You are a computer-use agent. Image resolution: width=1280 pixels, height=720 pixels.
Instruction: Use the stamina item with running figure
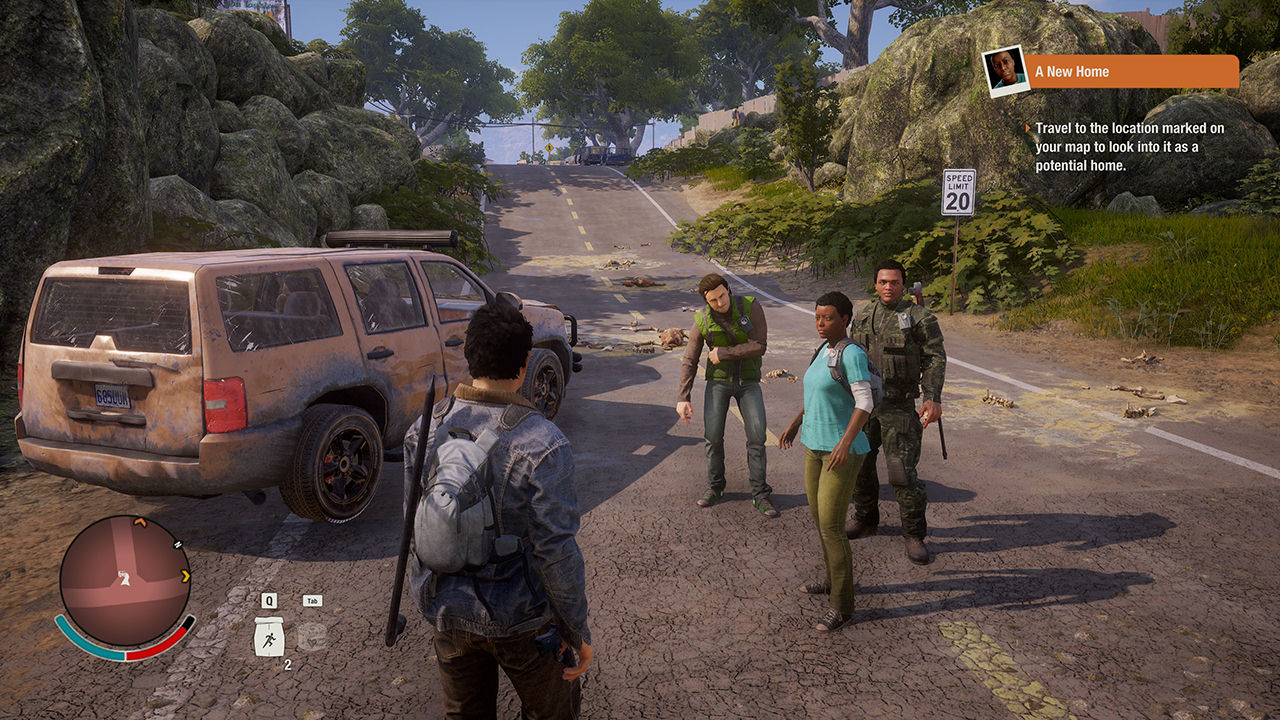[268, 637]
